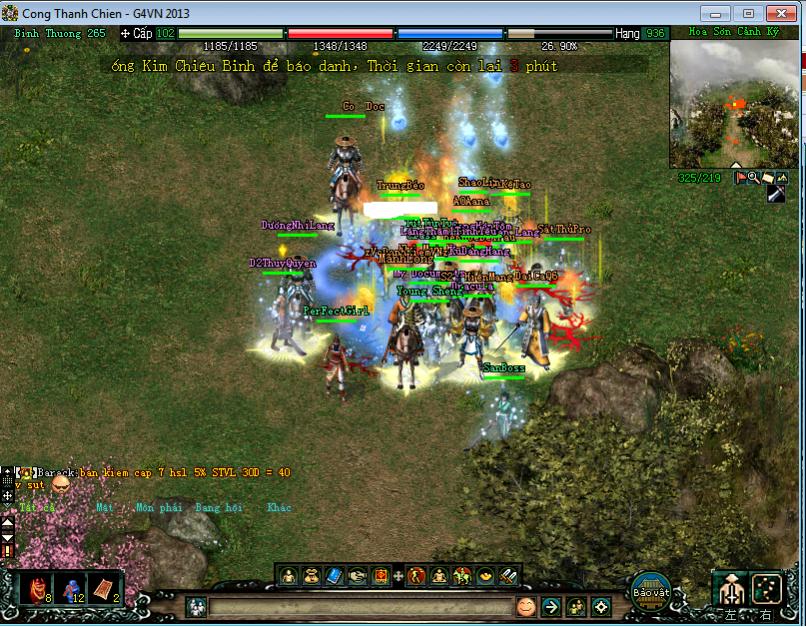Viewport: 806px width, 627px height.
Task: Open the Bảo vật treasure shop button
Action: pyautogui.click(x=651, y=591)
